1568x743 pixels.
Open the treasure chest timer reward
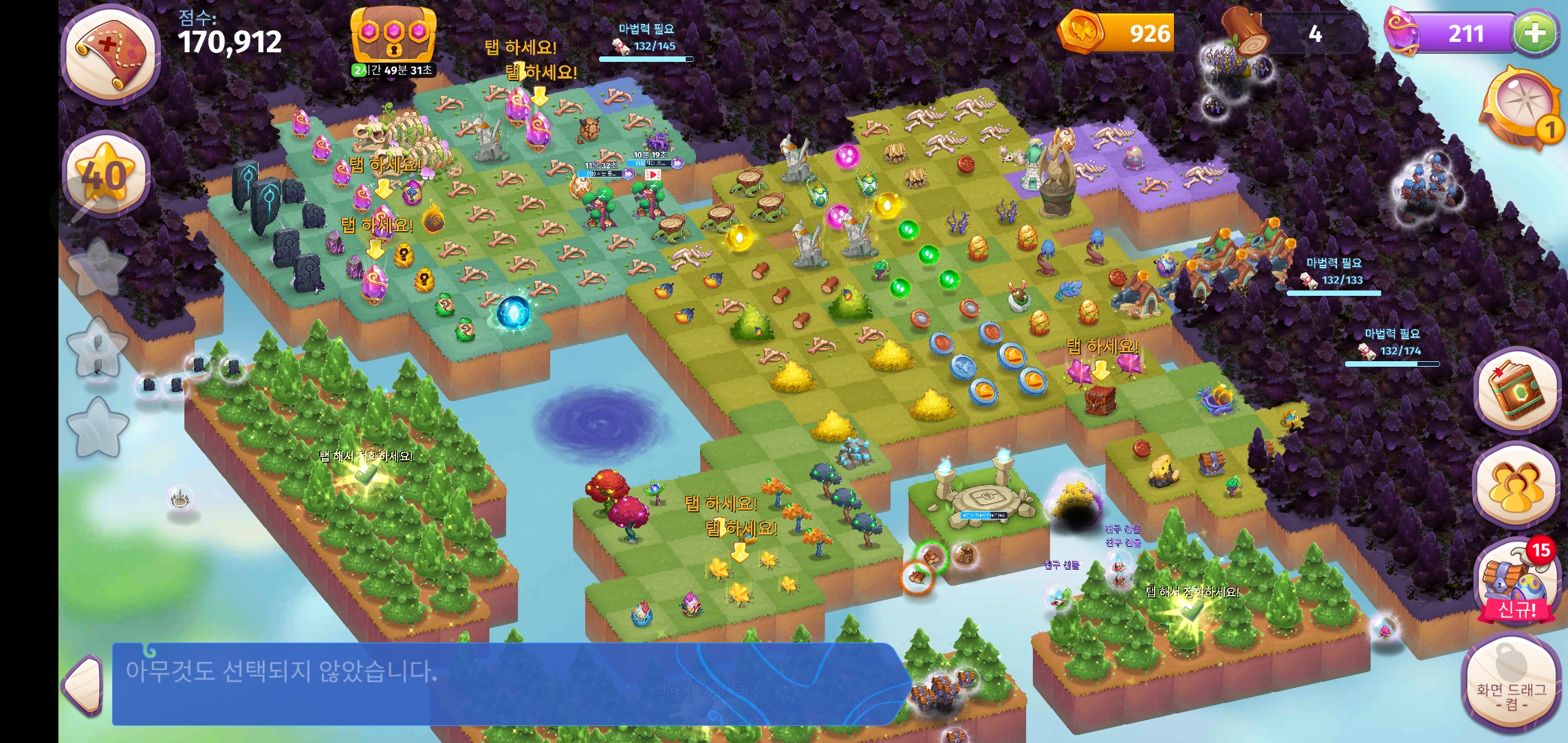(x=393, y=39)
